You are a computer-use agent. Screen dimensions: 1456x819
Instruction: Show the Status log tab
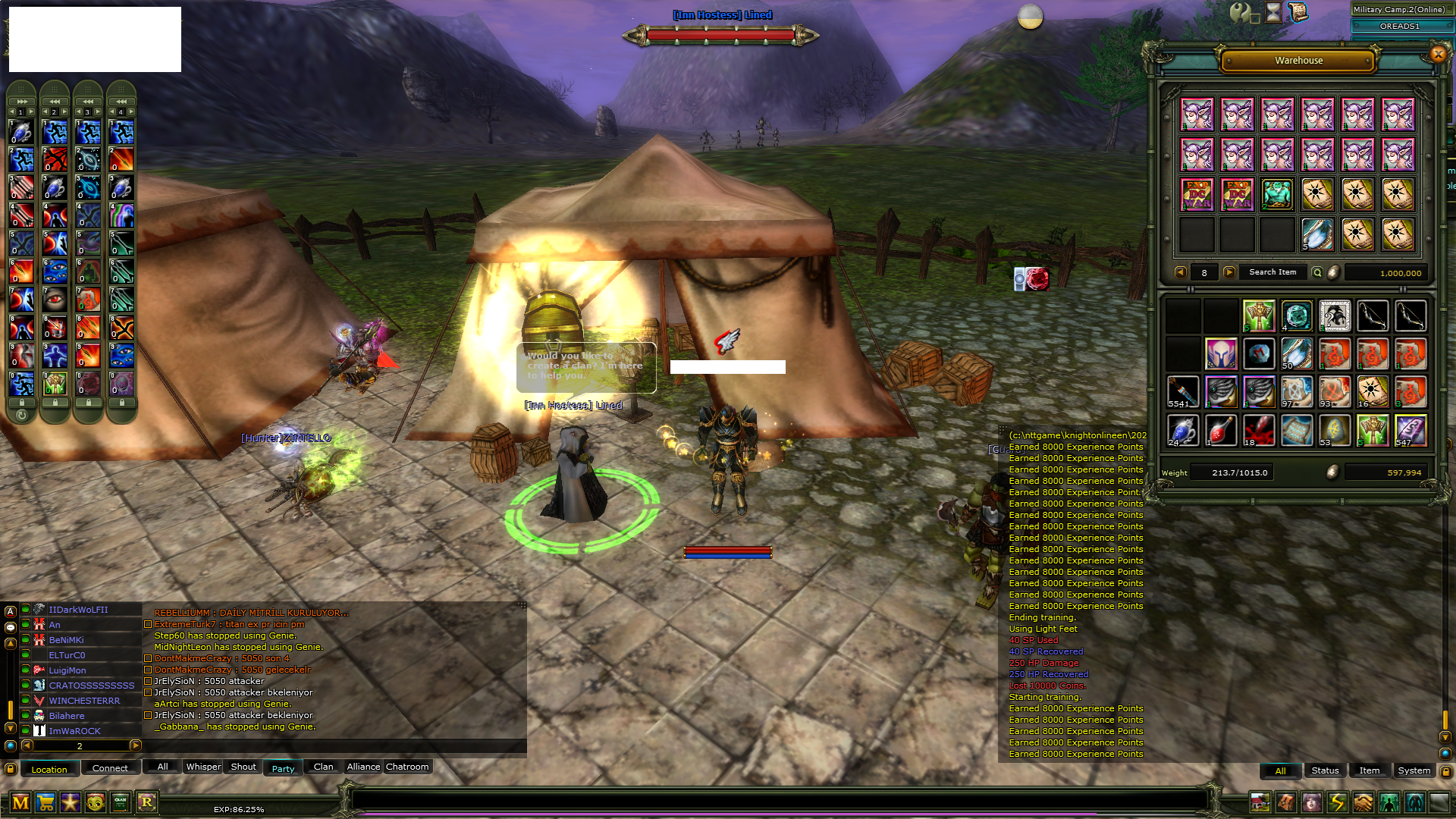click(x=1325, y=770)
